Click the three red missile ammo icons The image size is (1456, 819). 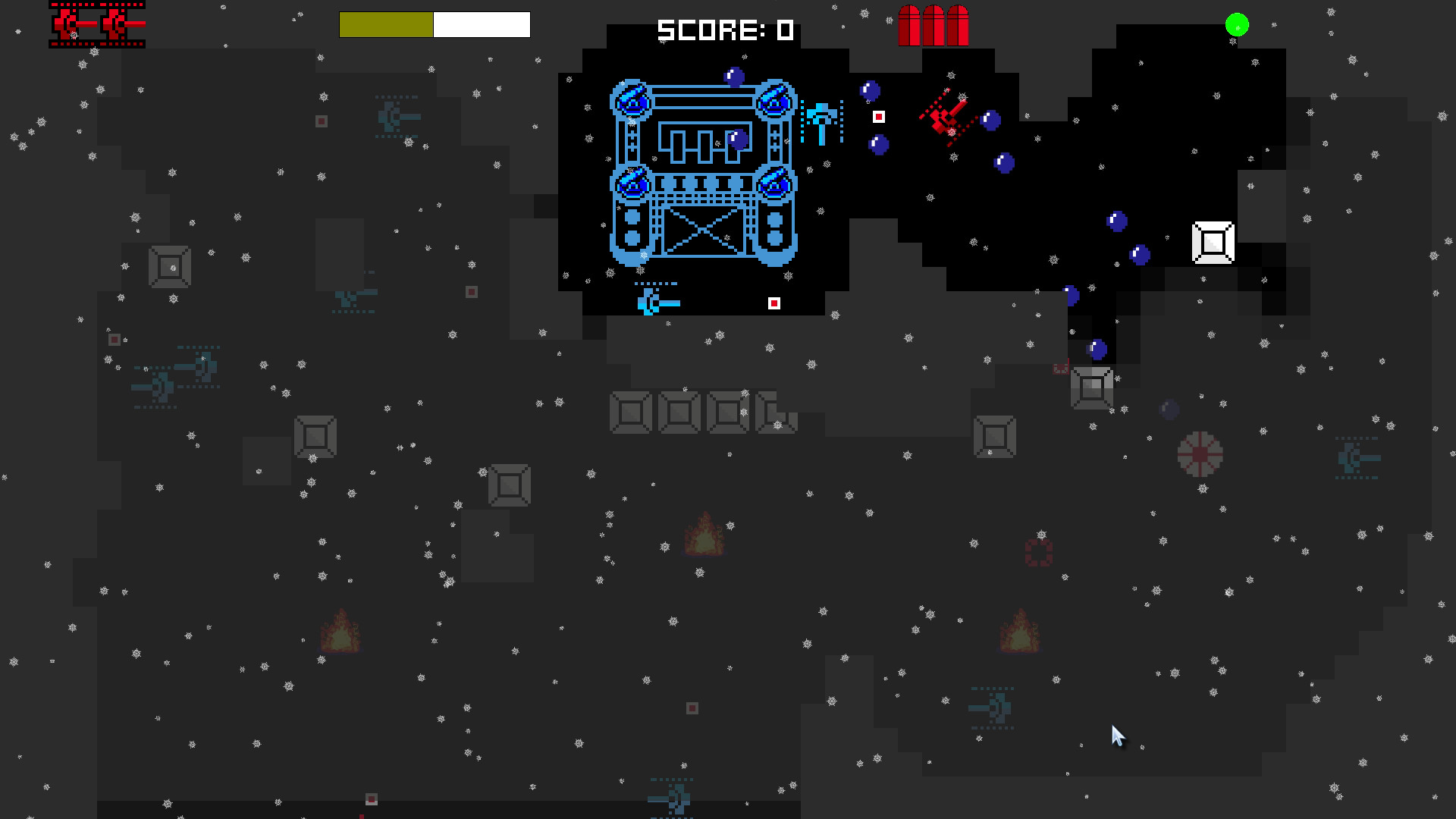point(933,24)
